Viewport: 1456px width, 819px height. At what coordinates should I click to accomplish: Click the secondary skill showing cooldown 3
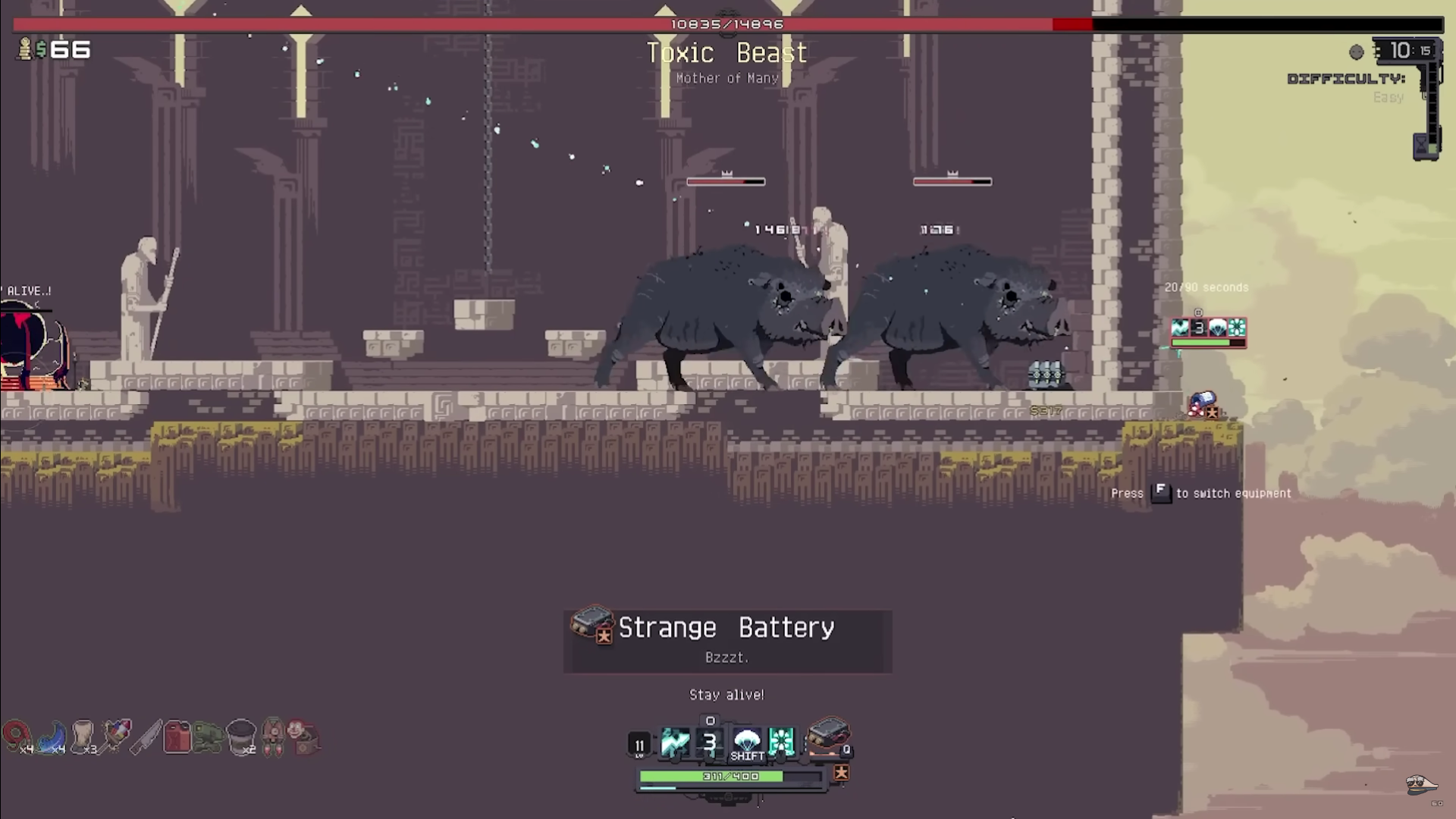click(x=710, y=742)
